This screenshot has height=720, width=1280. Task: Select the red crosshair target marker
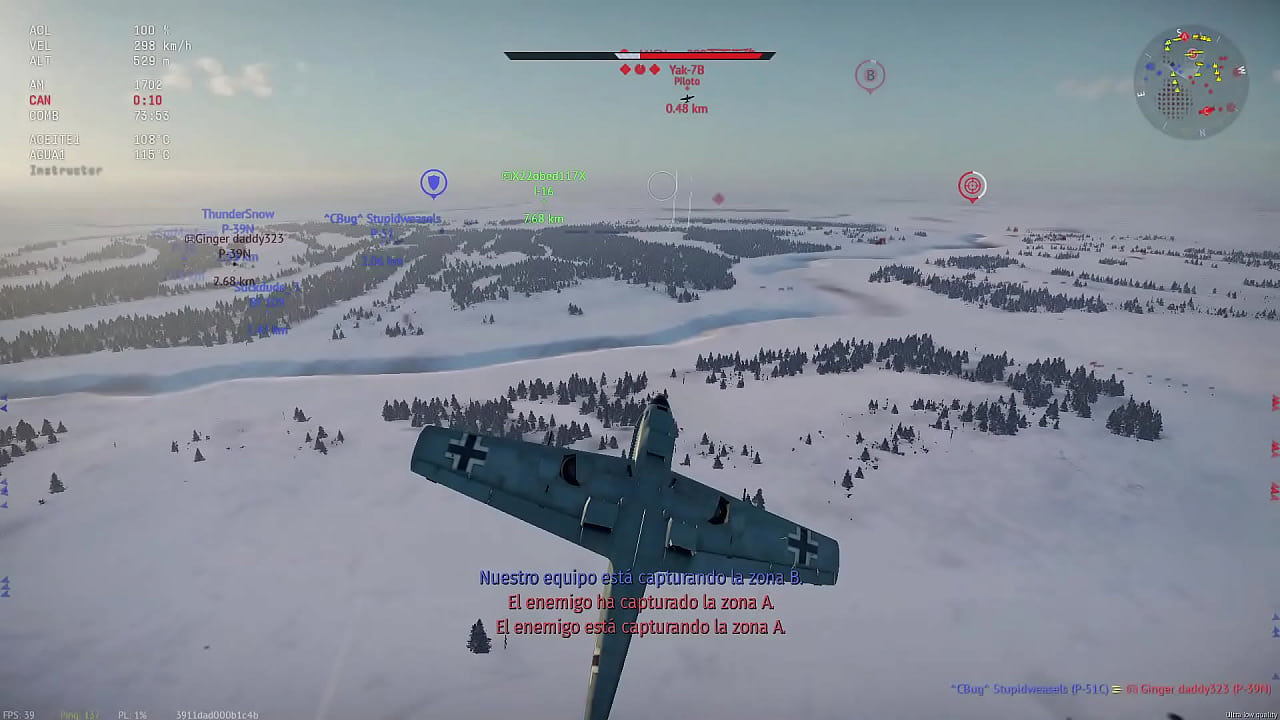click(x=971, y=186)
